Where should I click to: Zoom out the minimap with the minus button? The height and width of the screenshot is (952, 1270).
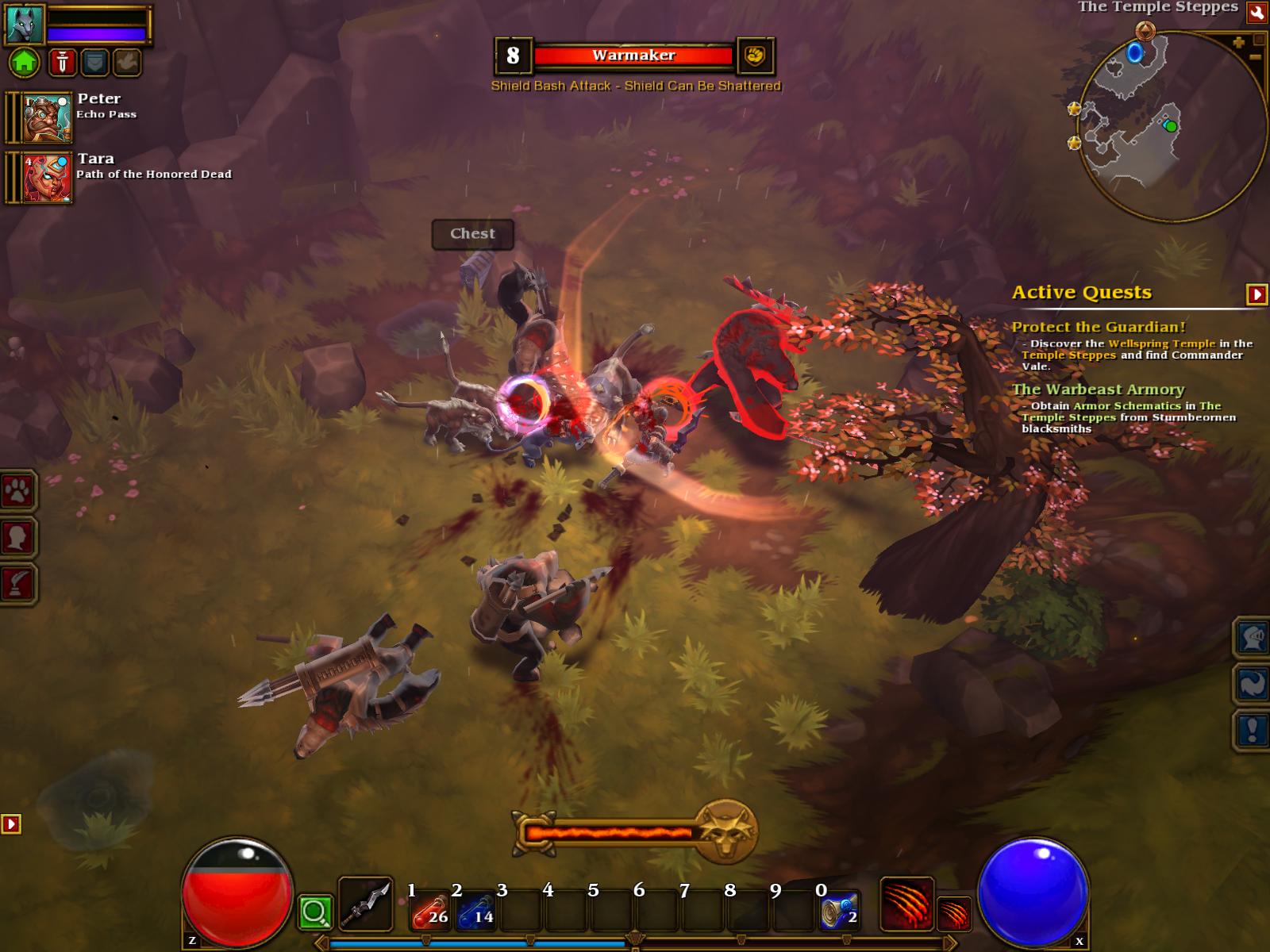point(1256,57)
